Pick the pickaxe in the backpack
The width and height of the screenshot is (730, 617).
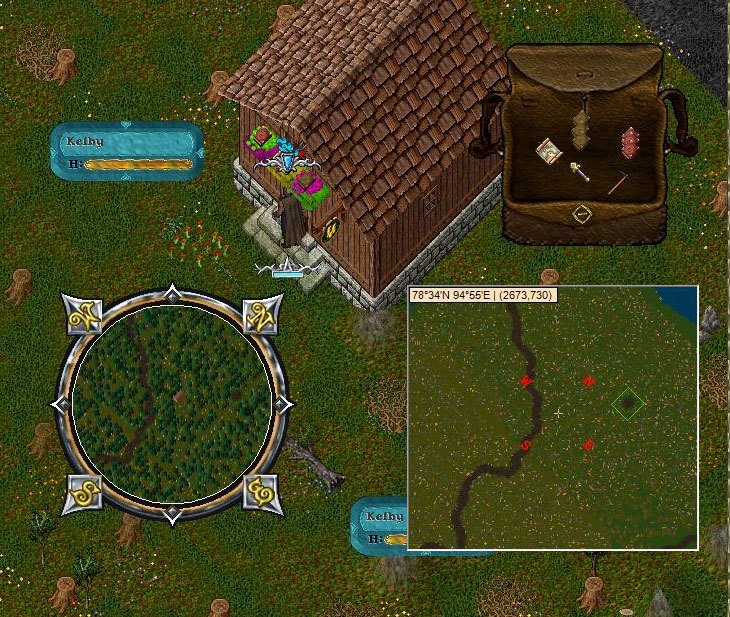(616, 183)
